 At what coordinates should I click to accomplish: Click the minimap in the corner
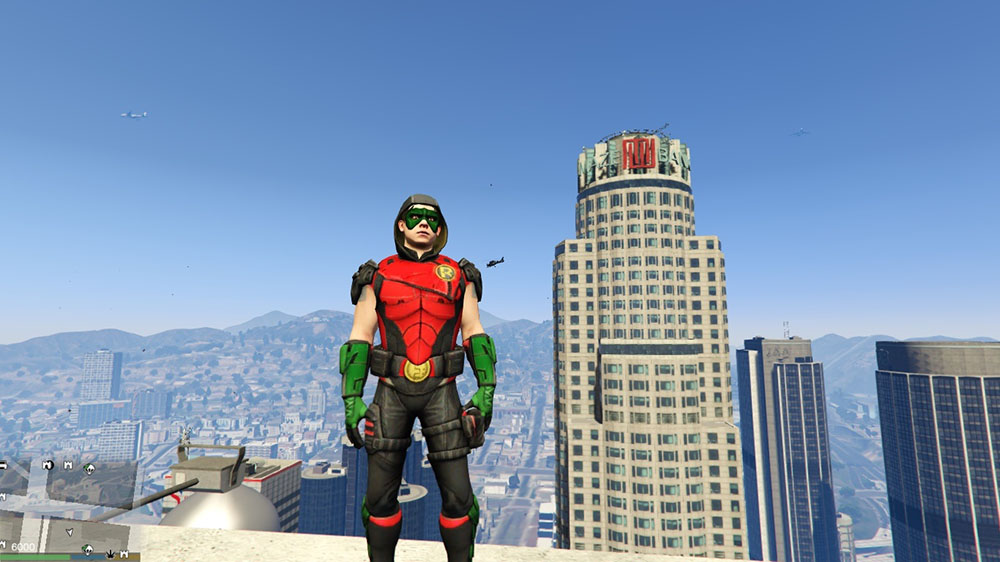point(68,507)
